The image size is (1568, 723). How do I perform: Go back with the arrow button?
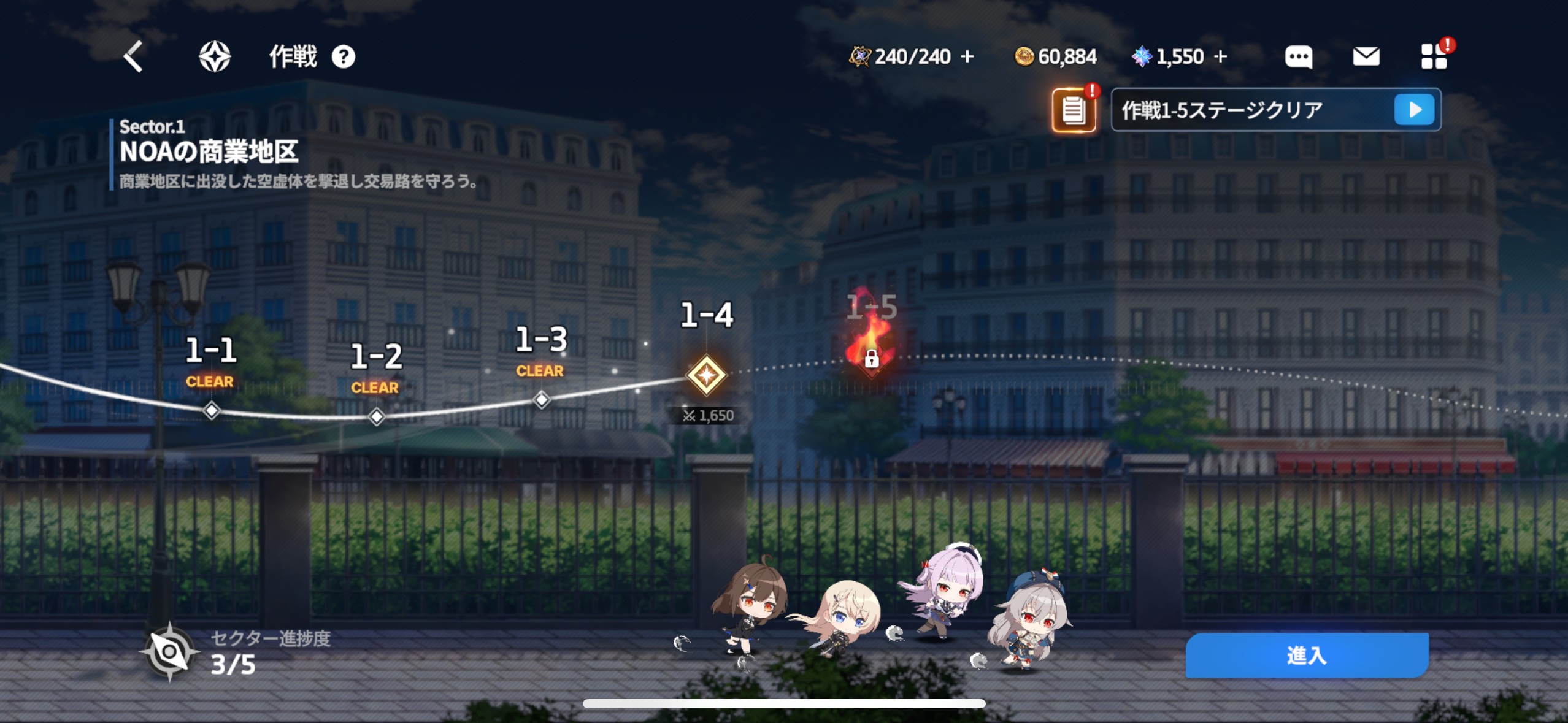133,57
